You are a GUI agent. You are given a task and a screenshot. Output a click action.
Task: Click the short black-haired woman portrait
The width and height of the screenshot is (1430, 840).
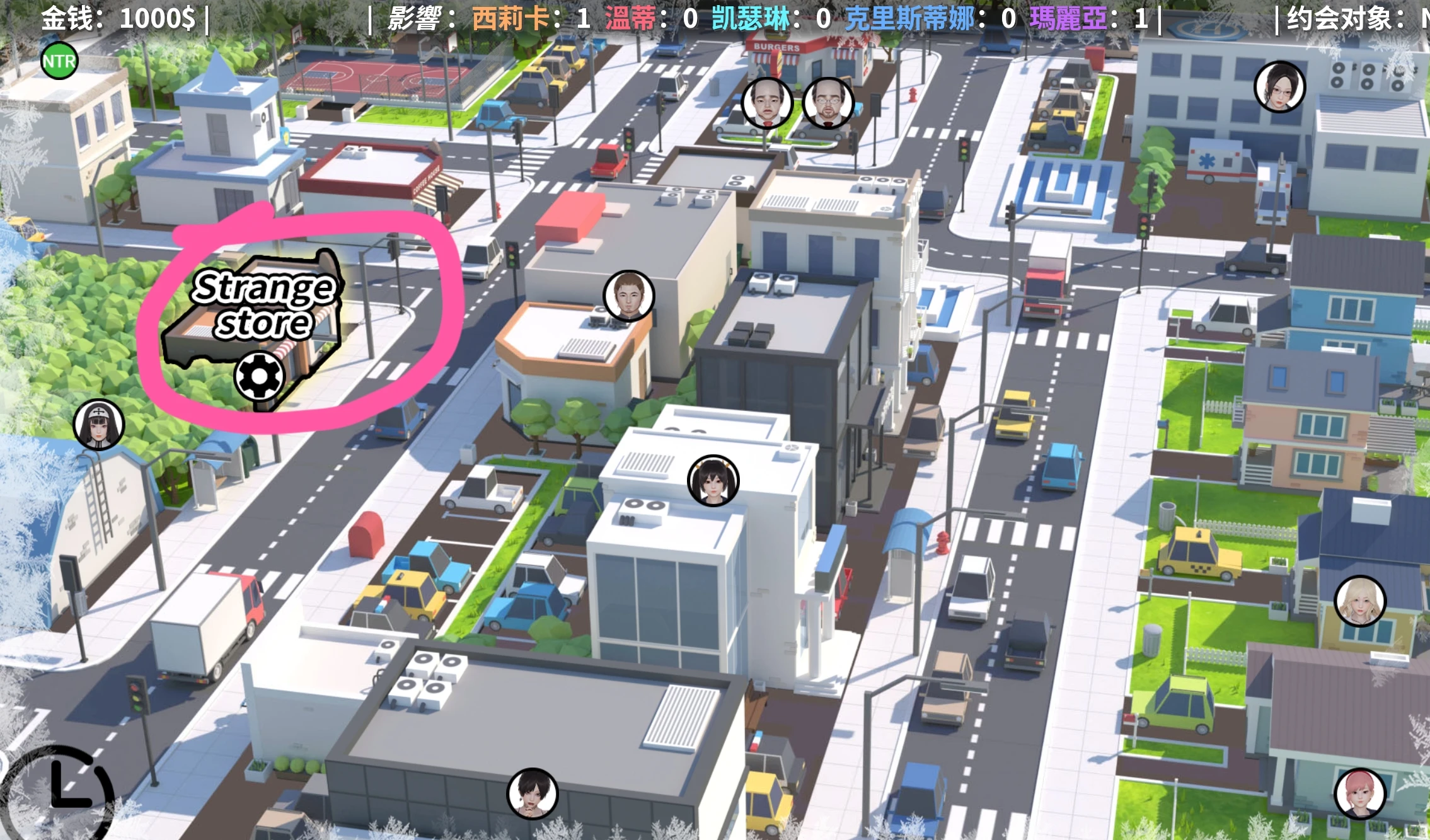point(533,793)
